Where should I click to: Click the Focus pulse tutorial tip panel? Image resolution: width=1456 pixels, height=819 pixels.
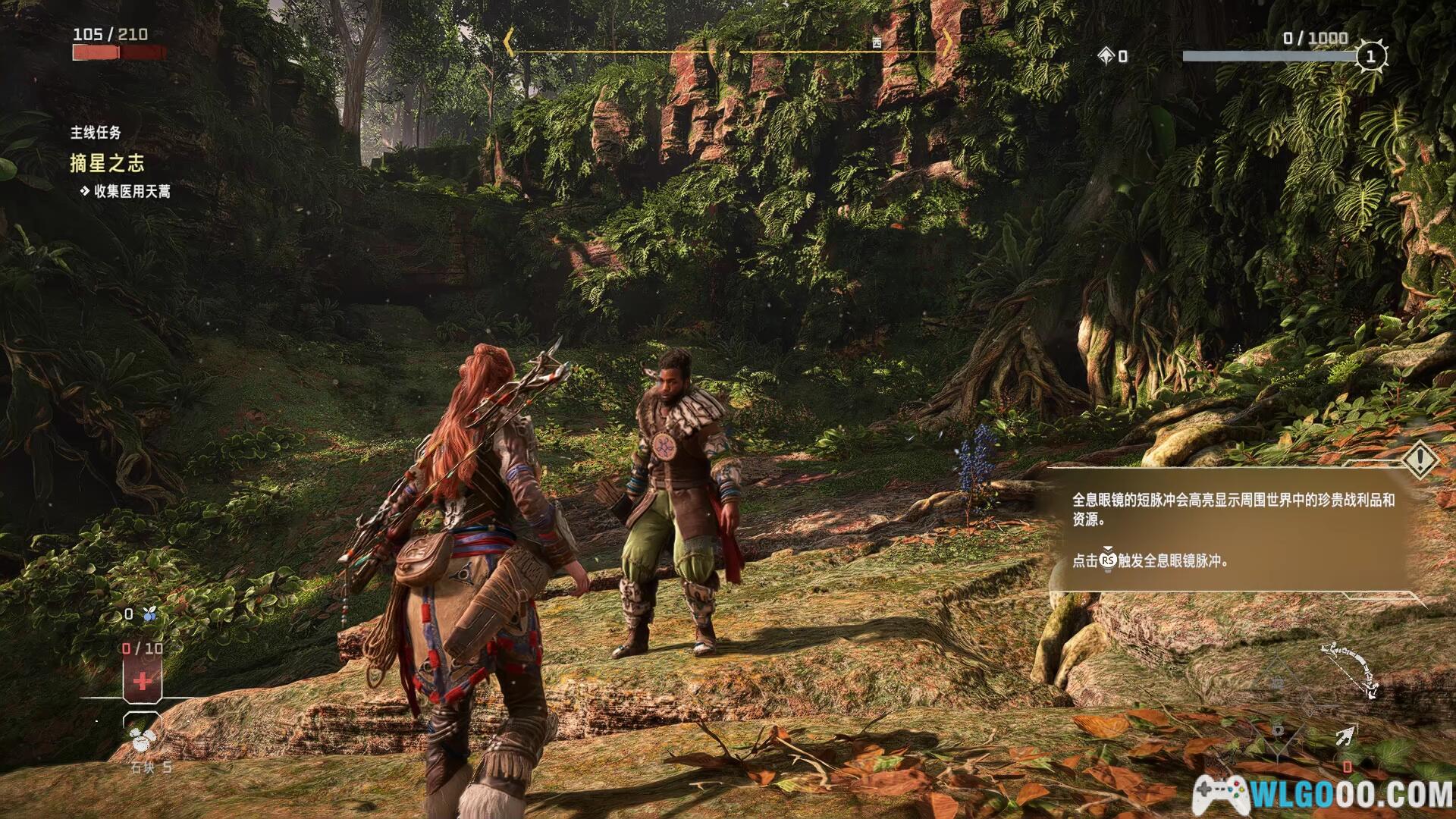pos(1232,529)
